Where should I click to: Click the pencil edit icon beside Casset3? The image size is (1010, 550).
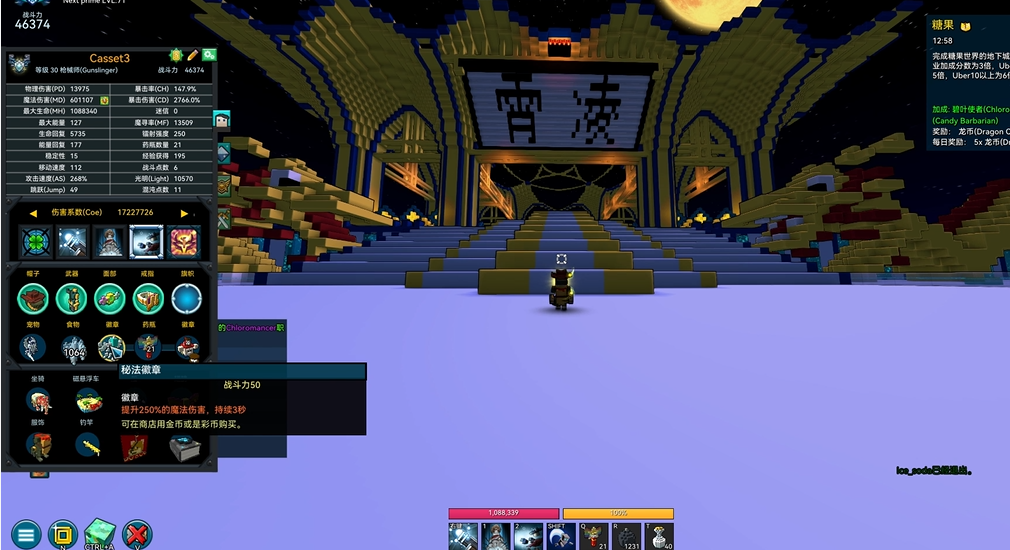192,55
